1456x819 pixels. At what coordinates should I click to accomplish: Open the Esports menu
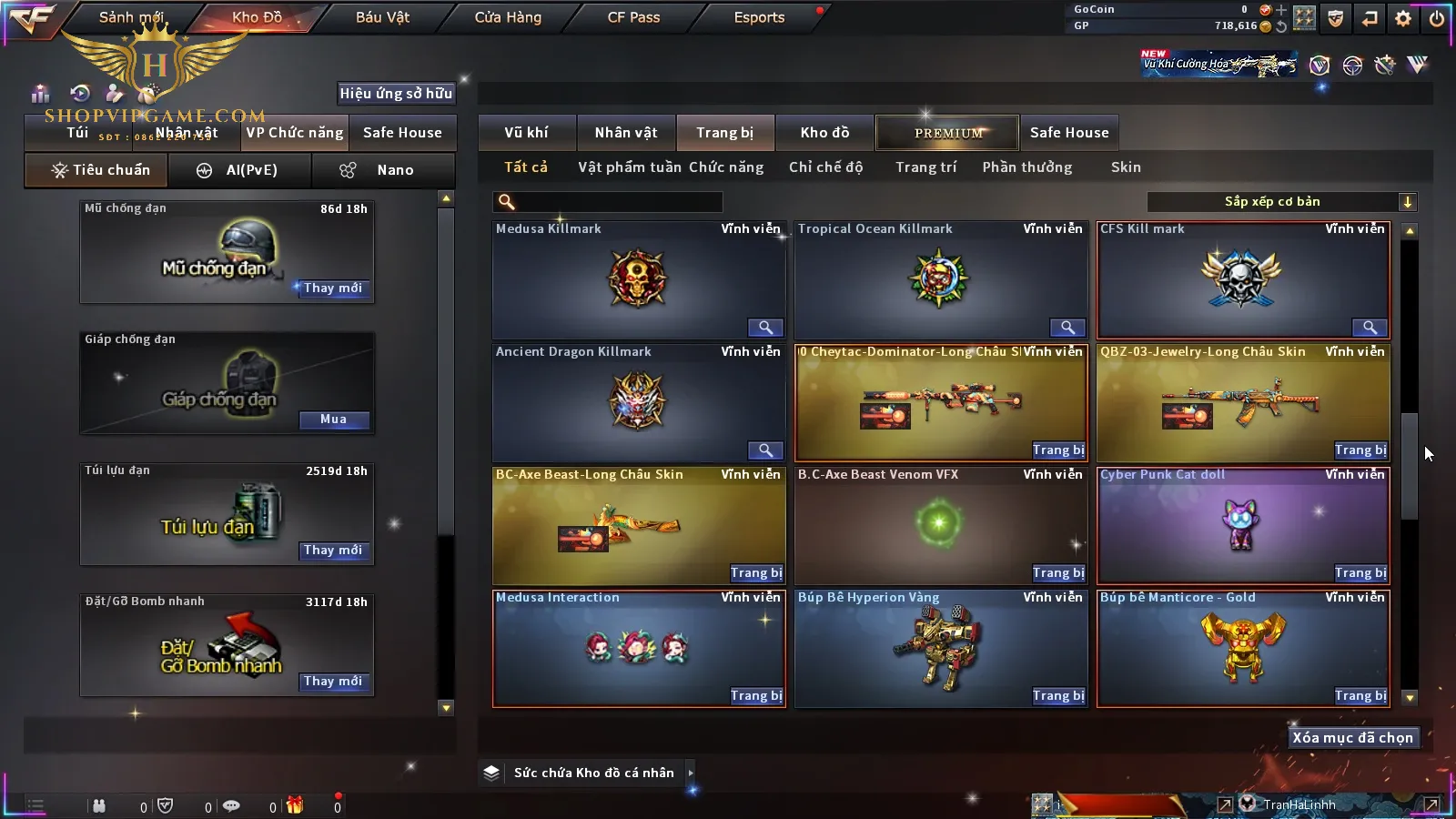pos(759,17)
